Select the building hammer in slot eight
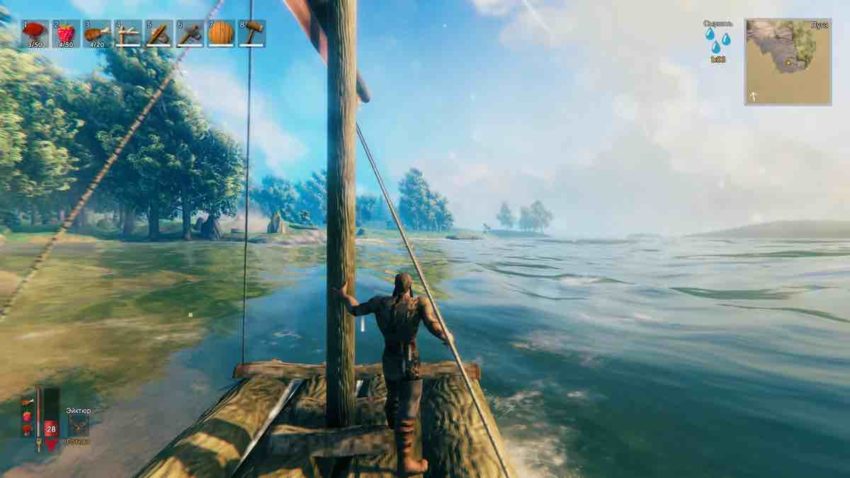This screenshot has height=478, width=850. (x=252, y=33)
